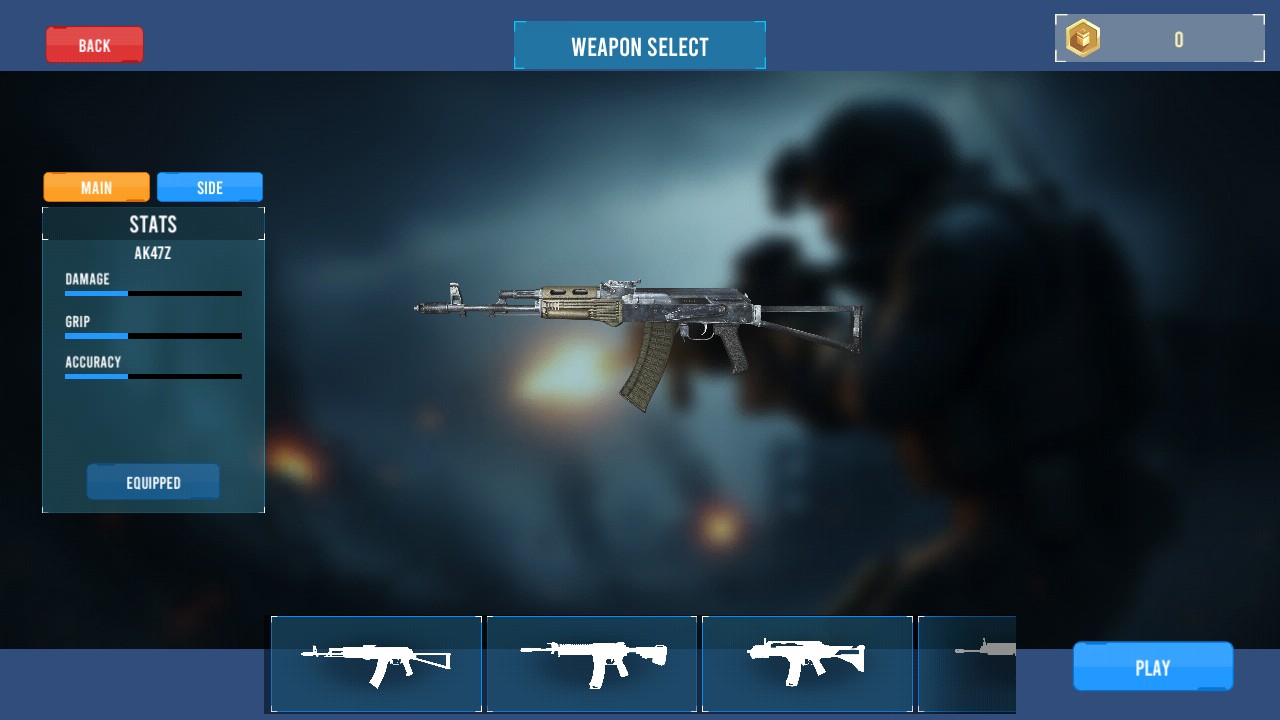
Task: Toggle the EQUIPPED state of AK47Z
Action: pos(153,481)
